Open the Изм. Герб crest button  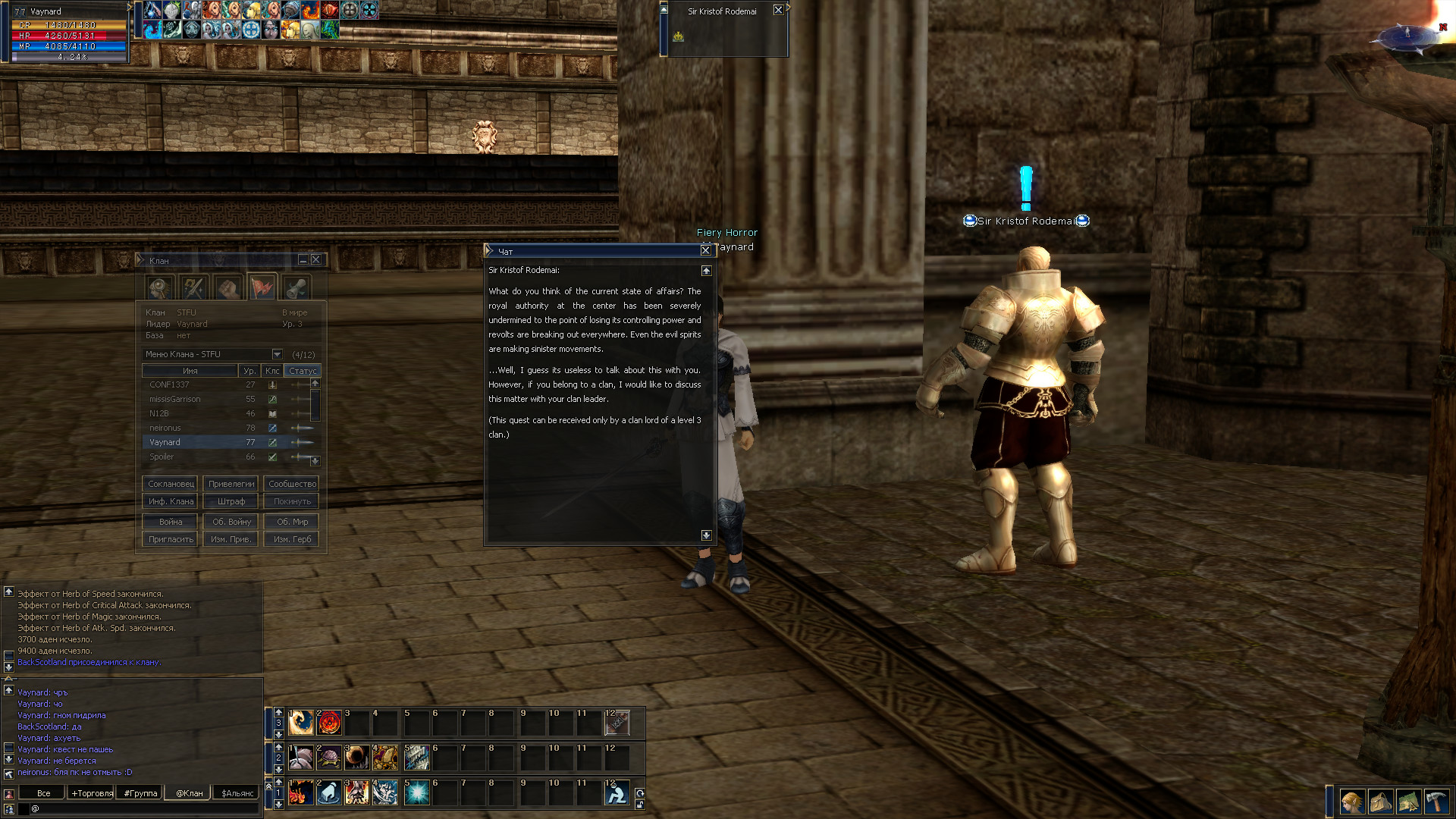pos(292,539)
